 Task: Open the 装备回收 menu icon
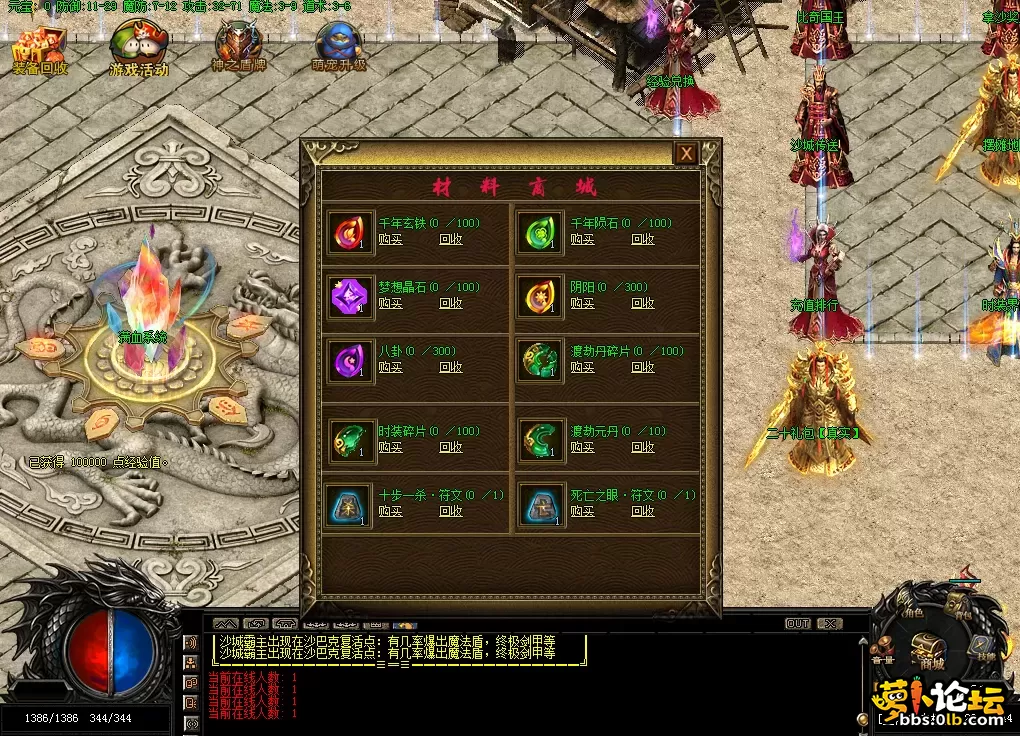point(40,50)
